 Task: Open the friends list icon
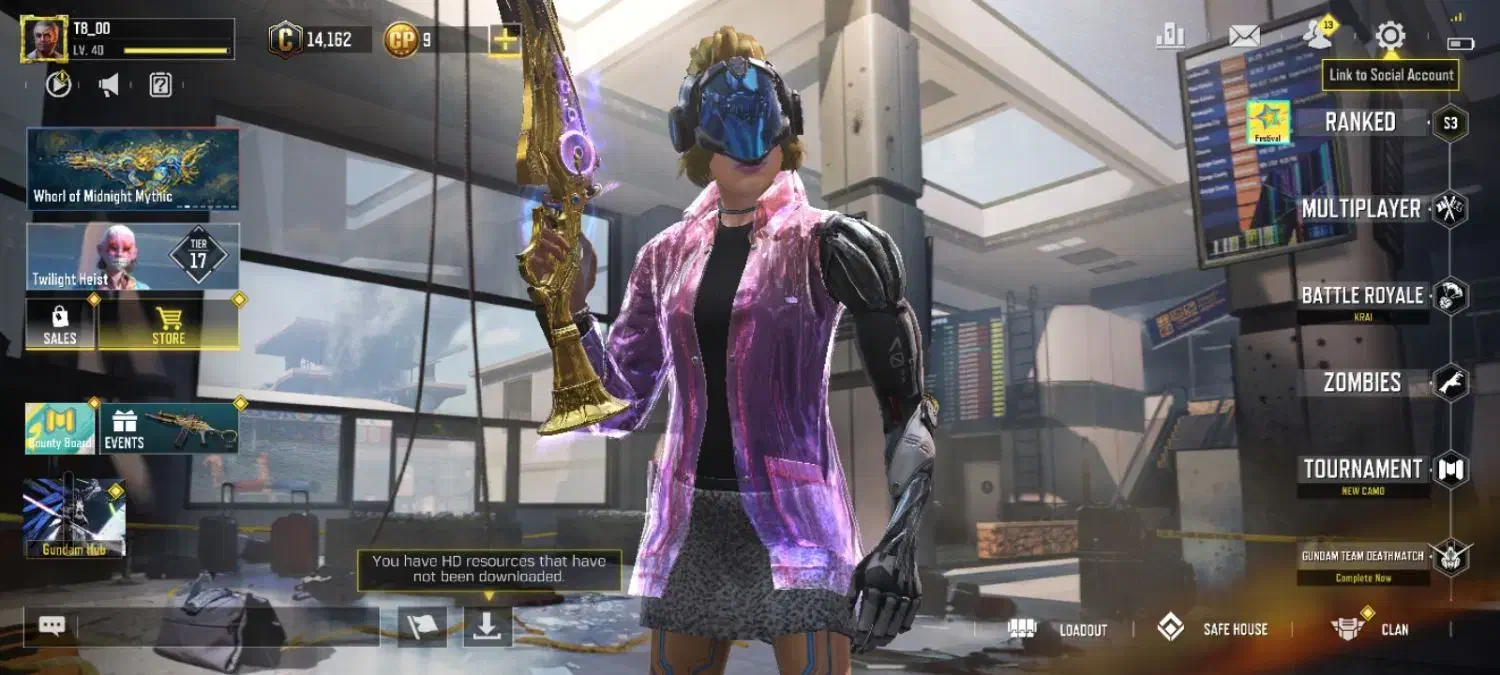tap(1318, 37)
